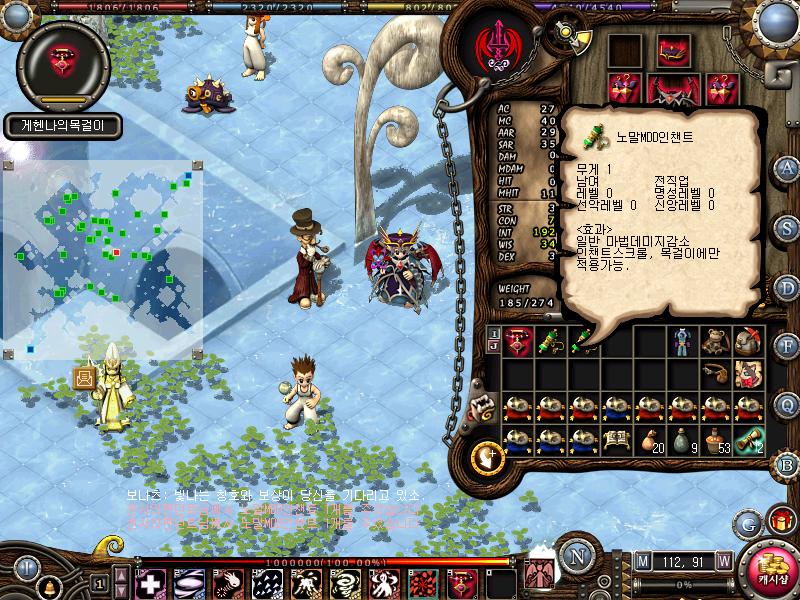
Task: Click the round A side button
Action: (788, 167)
